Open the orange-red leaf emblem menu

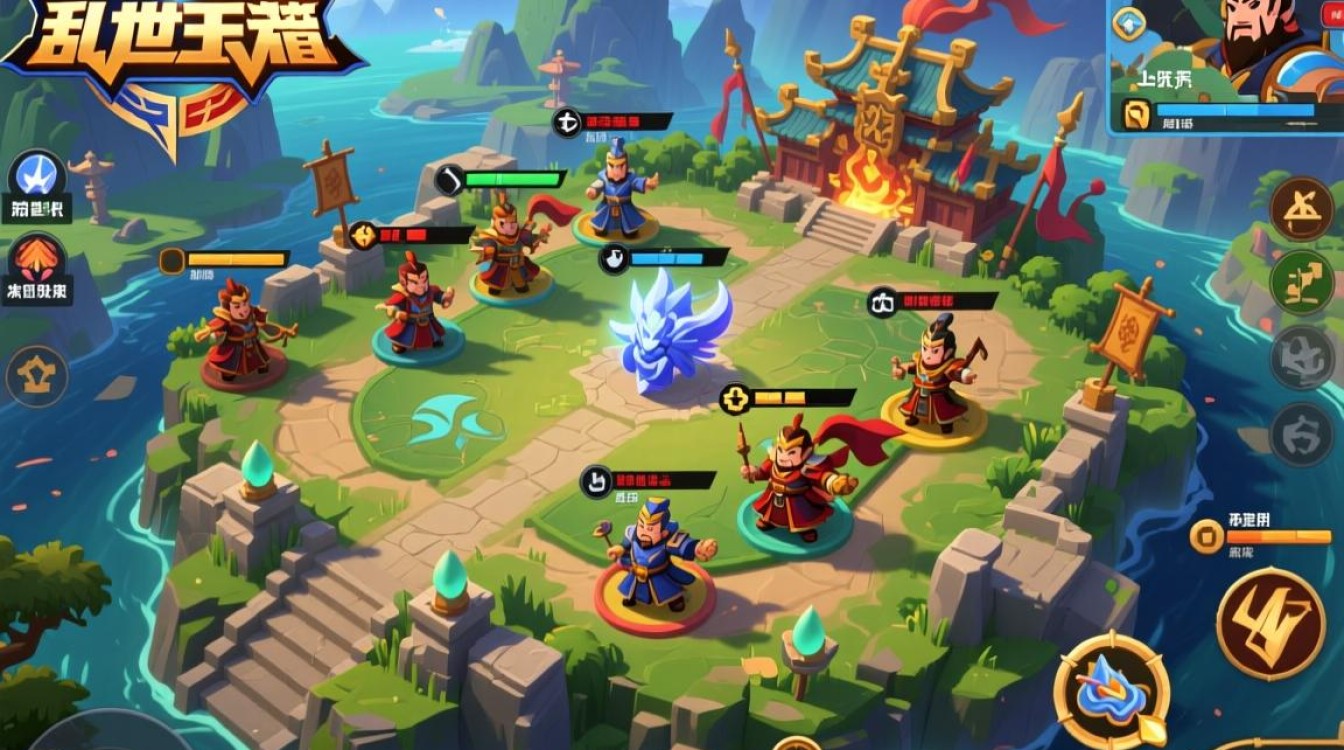click(38, 262)
